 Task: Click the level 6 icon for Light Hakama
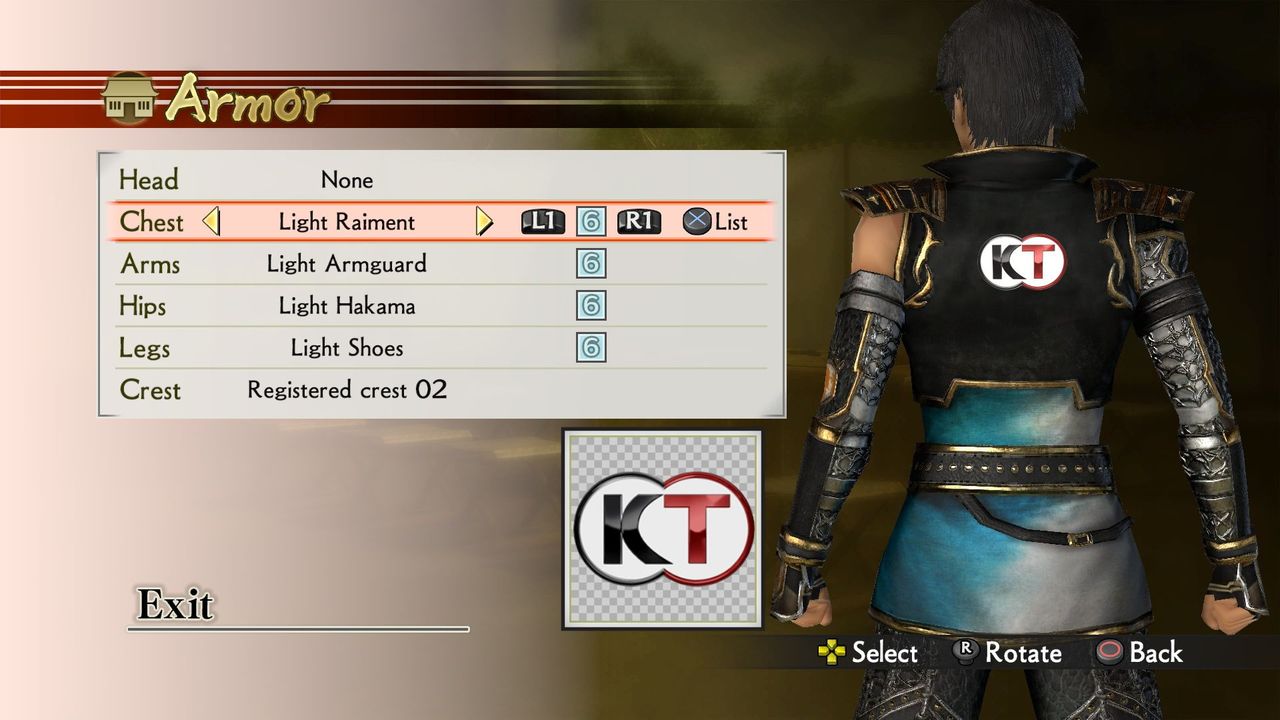pos(593,306)
